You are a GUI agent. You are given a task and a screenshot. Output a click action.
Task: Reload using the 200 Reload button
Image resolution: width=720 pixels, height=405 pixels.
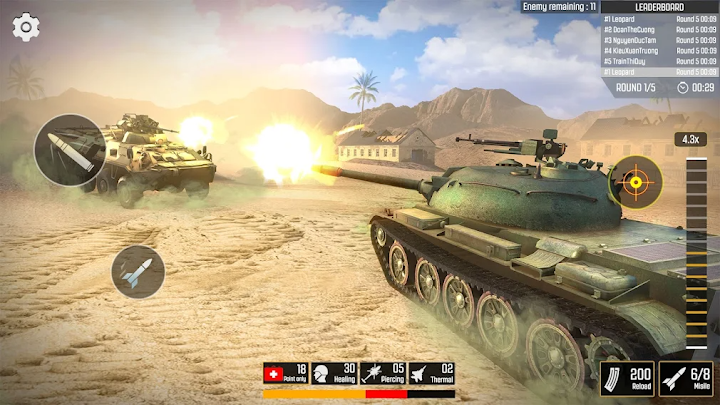tap(627, 379)
